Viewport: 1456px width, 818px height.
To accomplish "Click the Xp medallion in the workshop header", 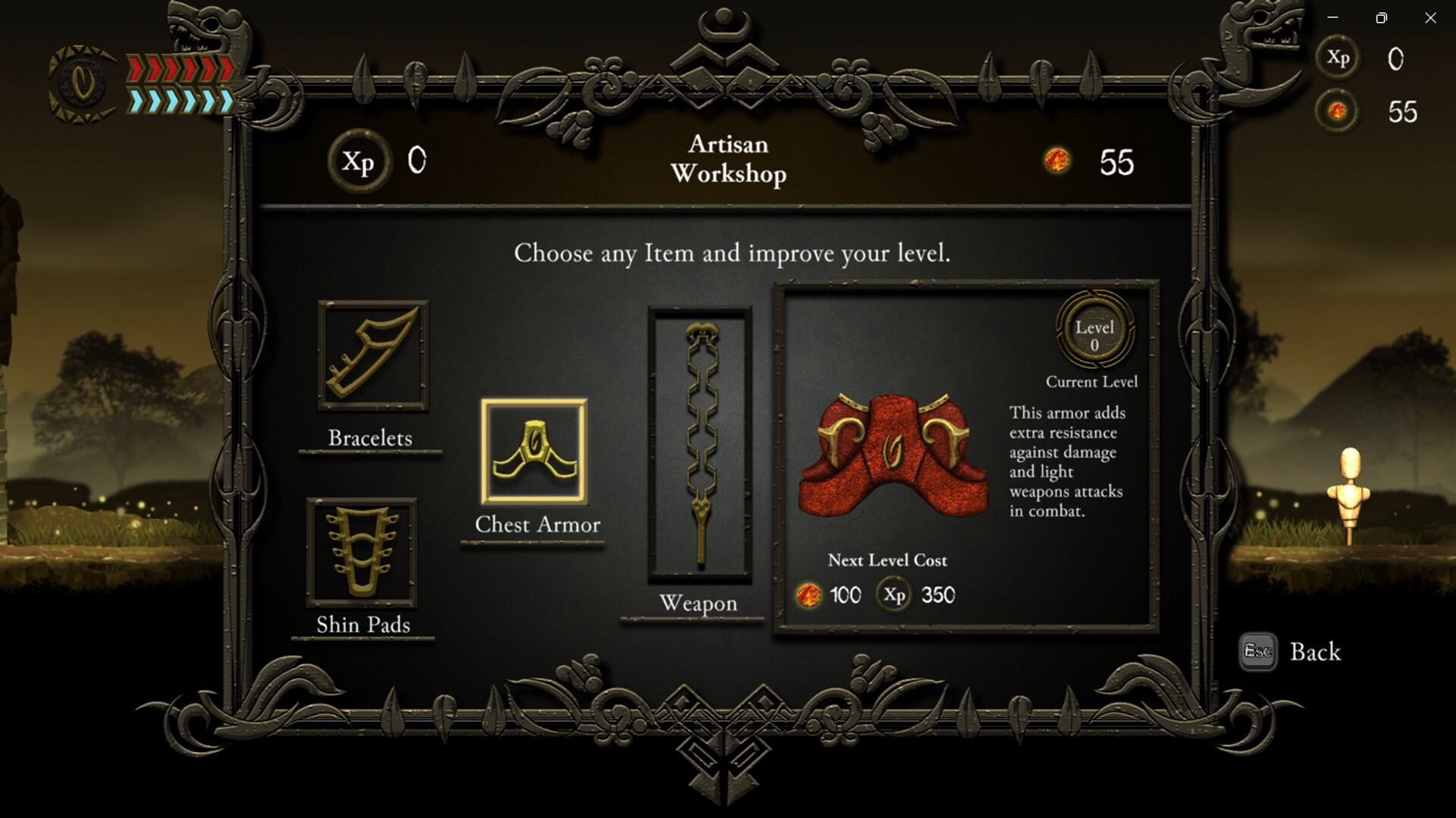I will 359,161.
